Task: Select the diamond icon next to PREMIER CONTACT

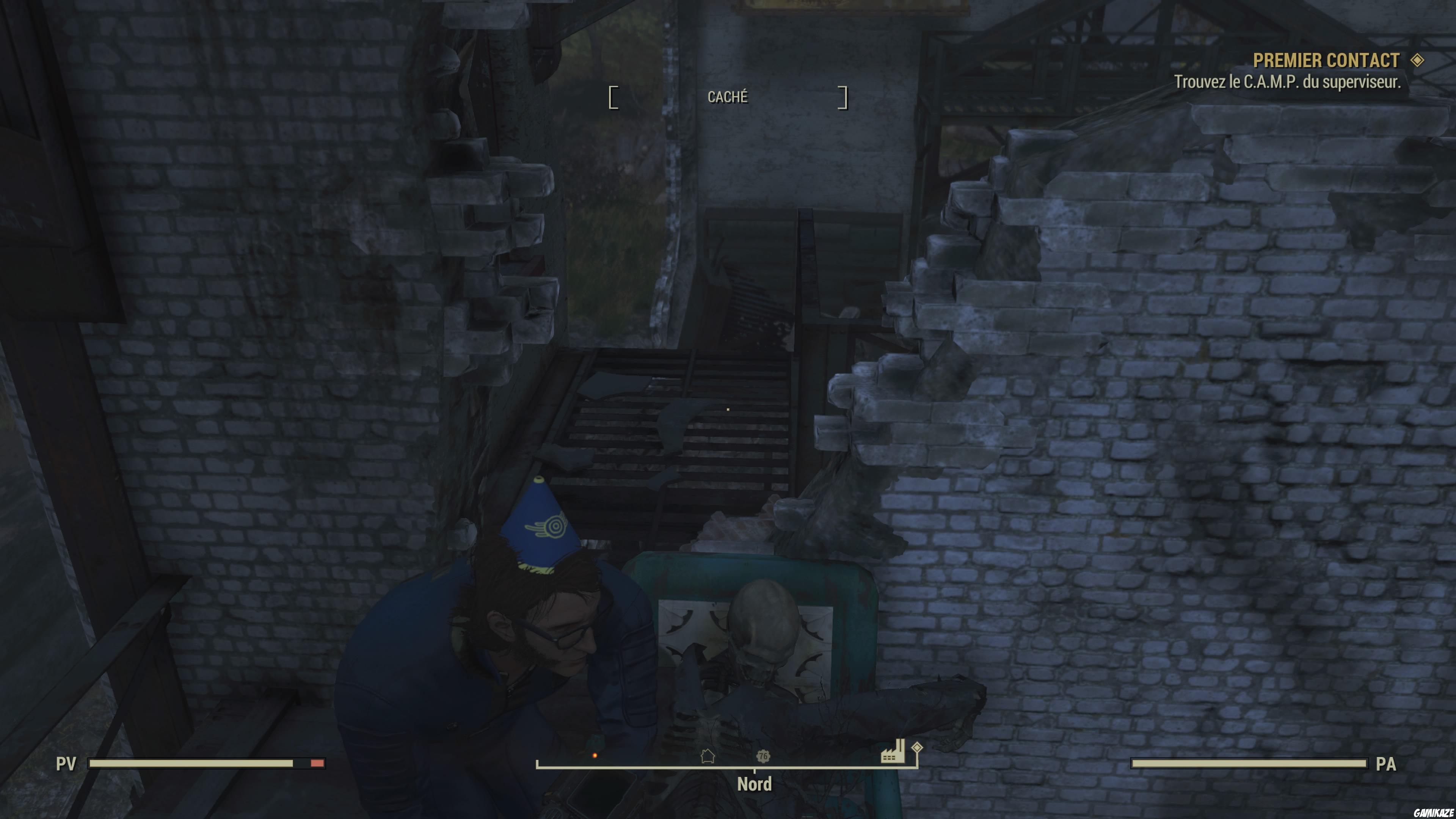Action: (x=1420, y=61)
